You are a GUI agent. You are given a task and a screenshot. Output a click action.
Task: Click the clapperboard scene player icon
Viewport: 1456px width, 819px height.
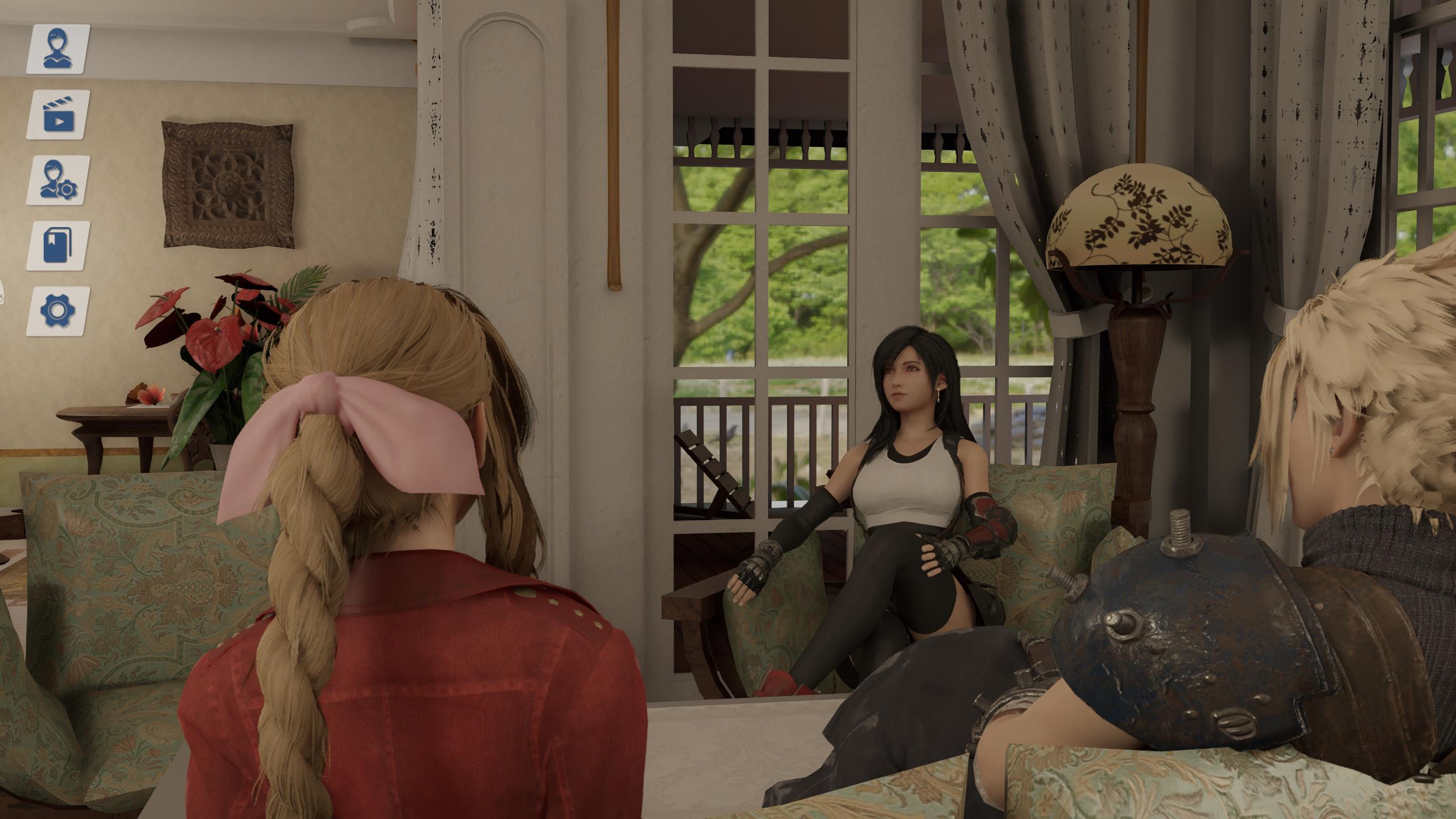click(57, 114)
